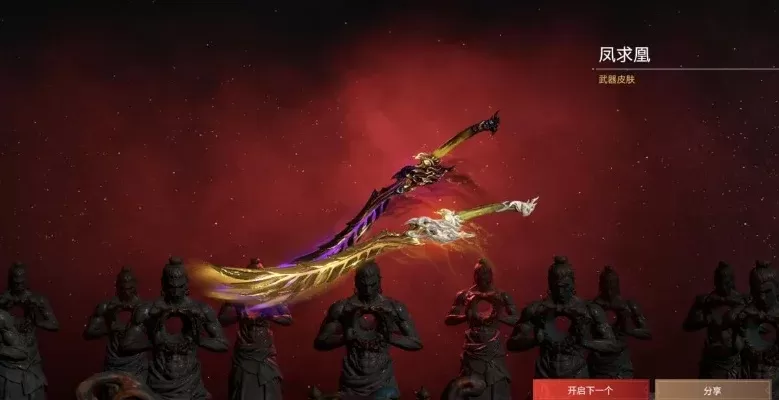Click the red 开启下一个 button

pos(590,389)
